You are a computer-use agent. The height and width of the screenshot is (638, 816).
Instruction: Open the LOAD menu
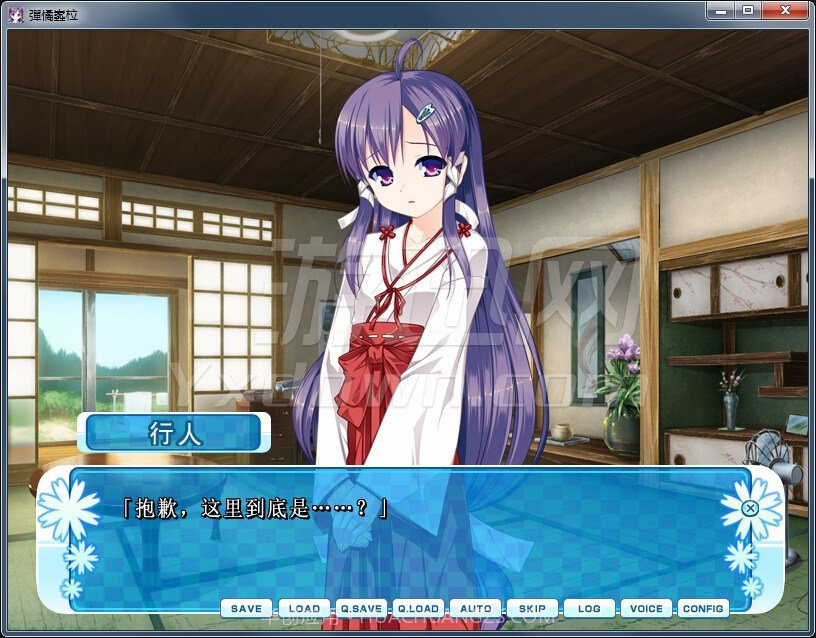304,608
